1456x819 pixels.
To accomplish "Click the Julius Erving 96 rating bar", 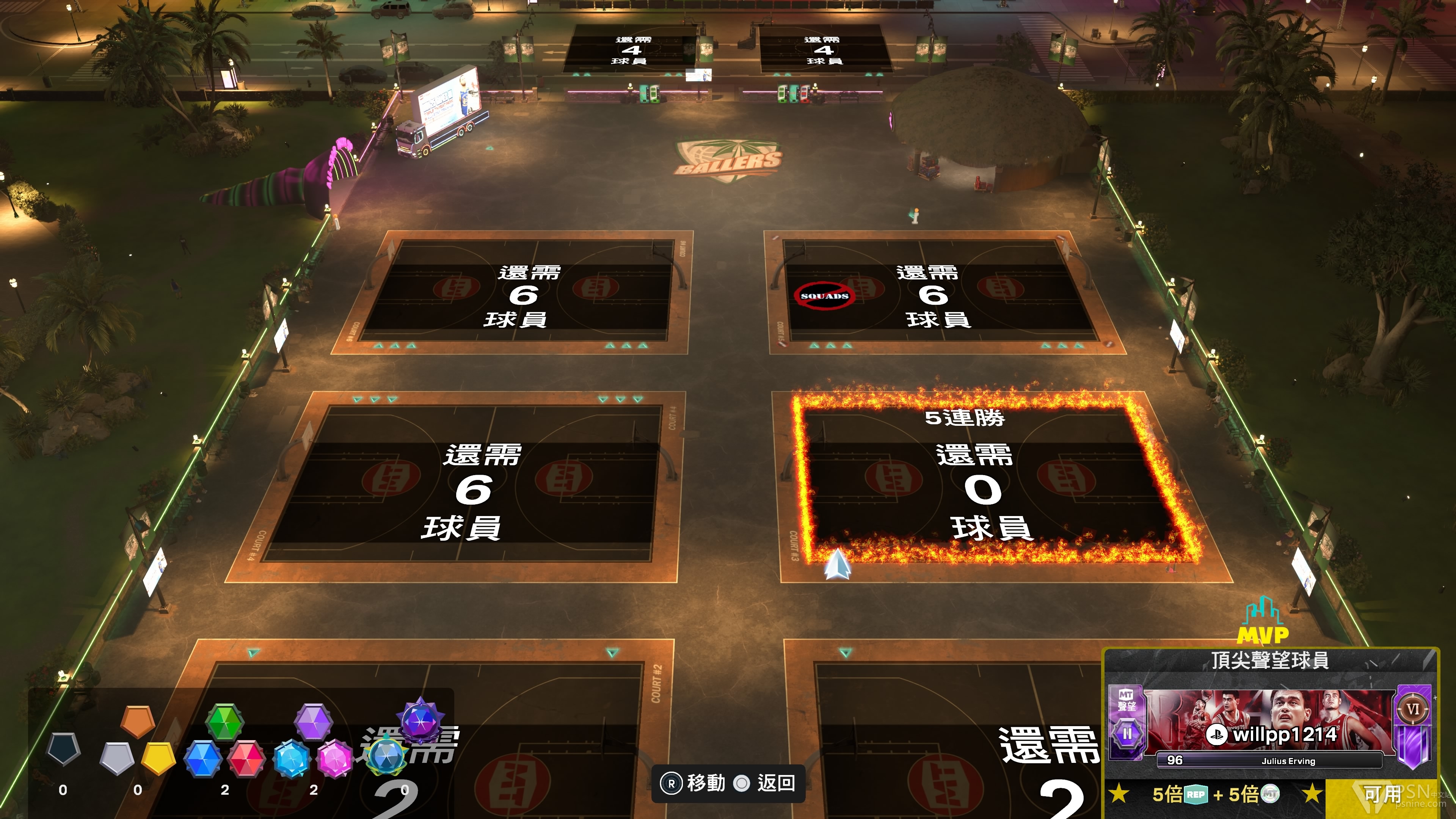I will coord(1269,761).
